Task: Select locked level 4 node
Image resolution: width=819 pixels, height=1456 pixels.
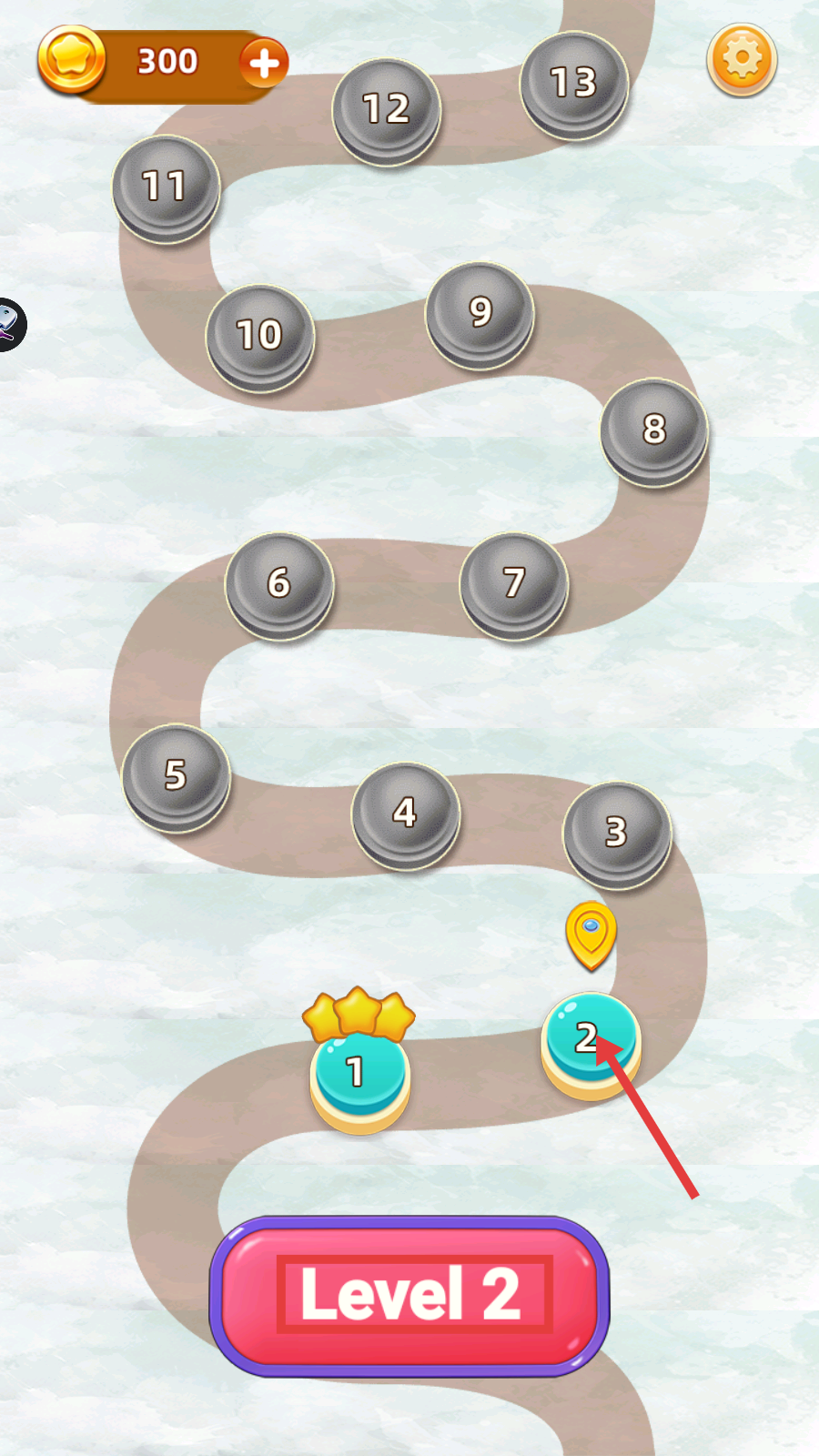Action: tap(405, 813)
